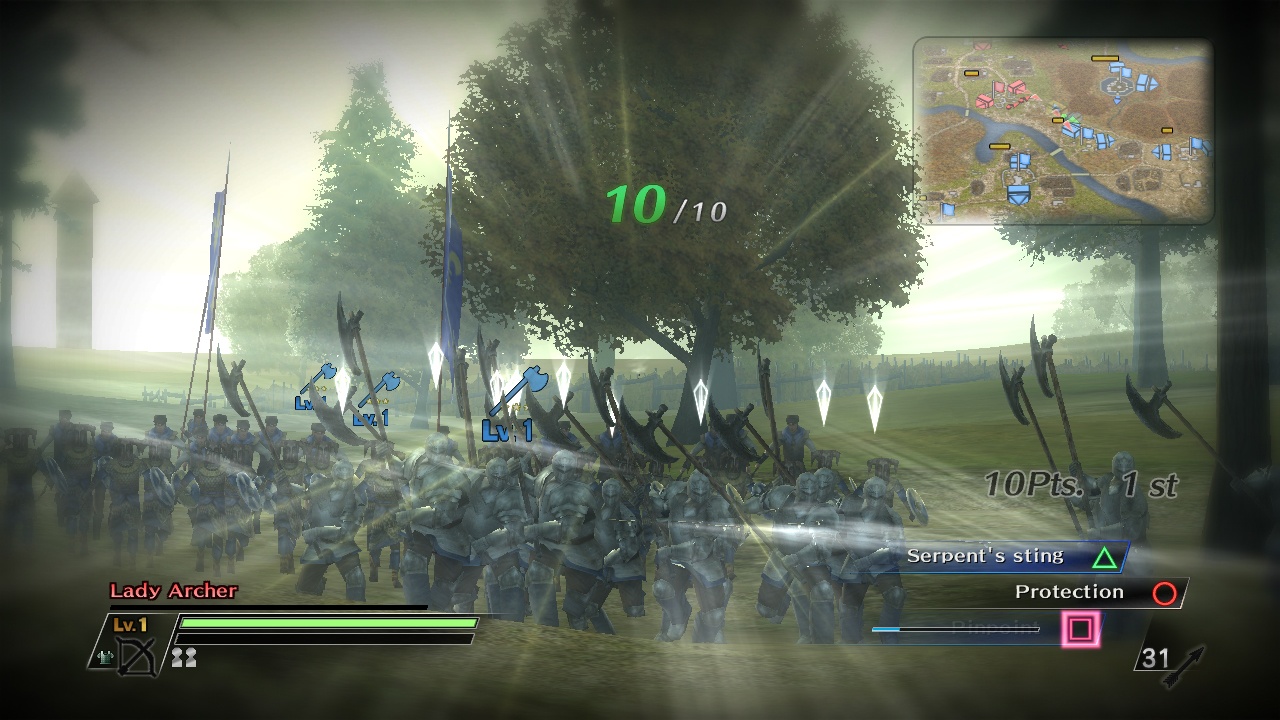
Task: Click the blue cooldown gauge on Pinpoint
Action: pyautogui.click(x=895, y=628)
